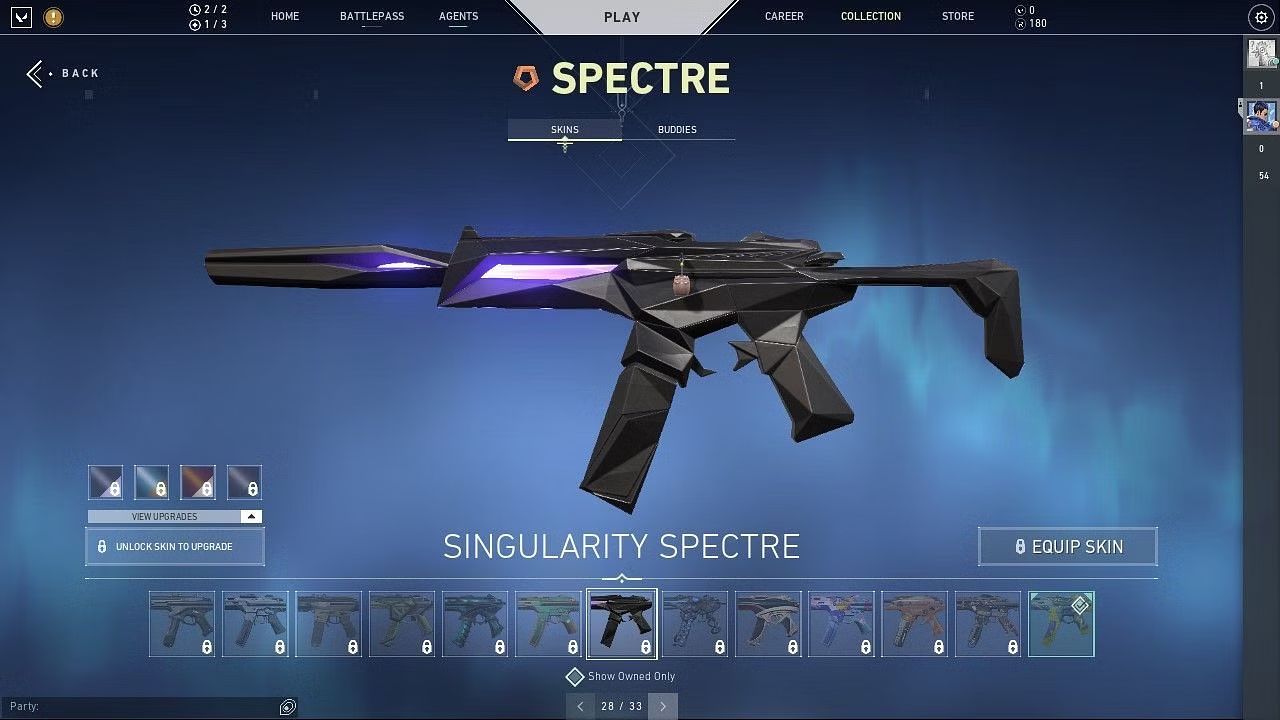
Task: Enable Show Owned Only filter
Action: pos(575,676)
